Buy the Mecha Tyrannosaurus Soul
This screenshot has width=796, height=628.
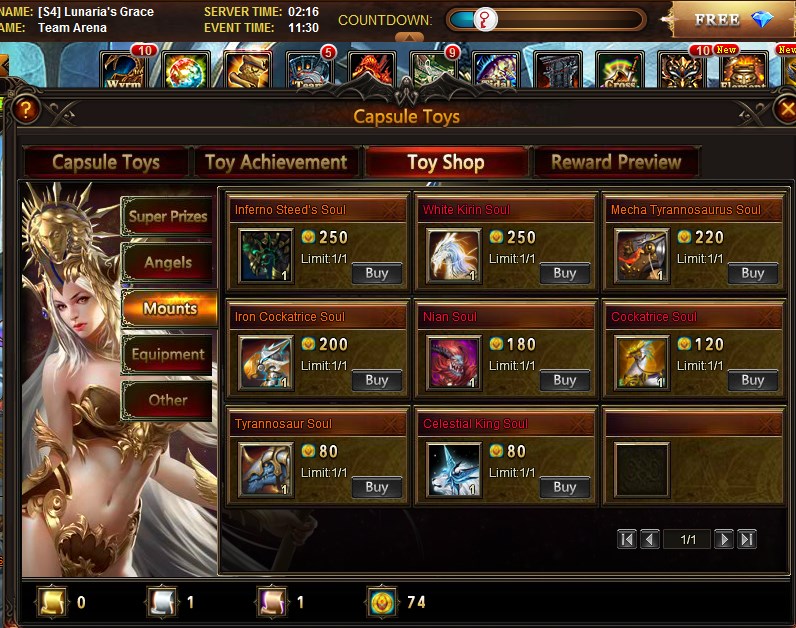(753, 273)
